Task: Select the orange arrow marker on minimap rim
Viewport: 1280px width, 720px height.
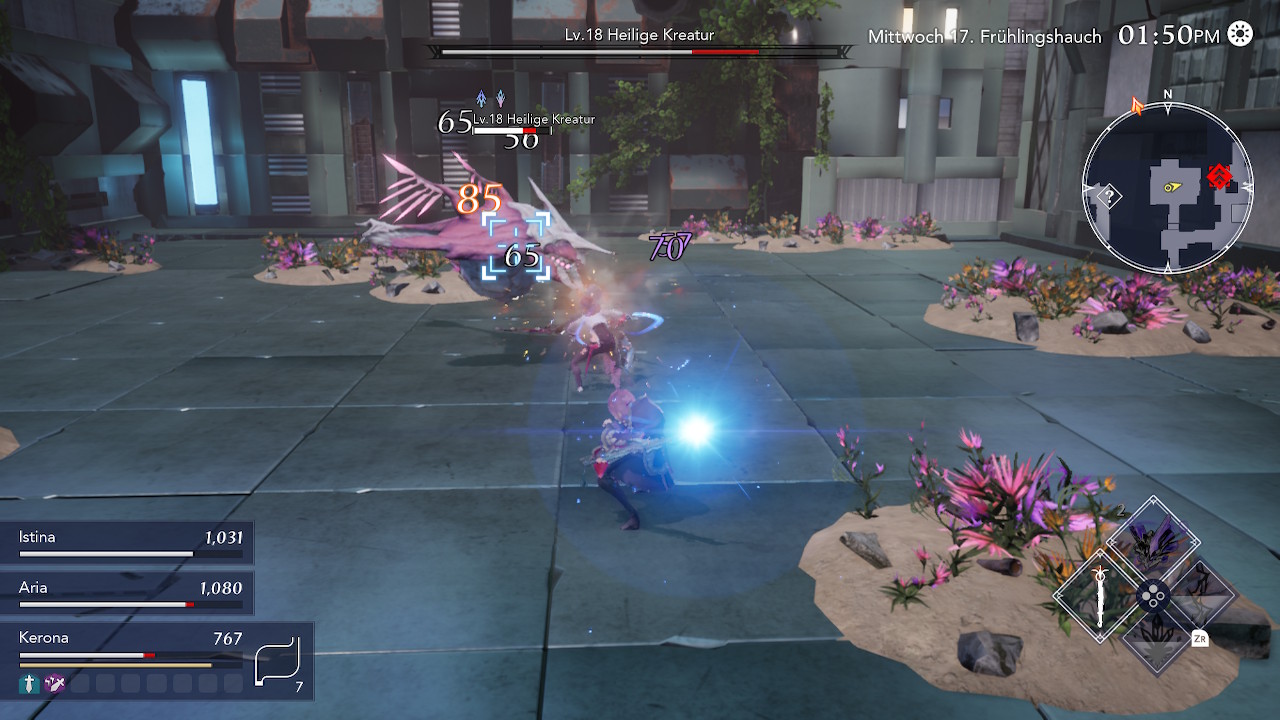Action: point(1137,105)
